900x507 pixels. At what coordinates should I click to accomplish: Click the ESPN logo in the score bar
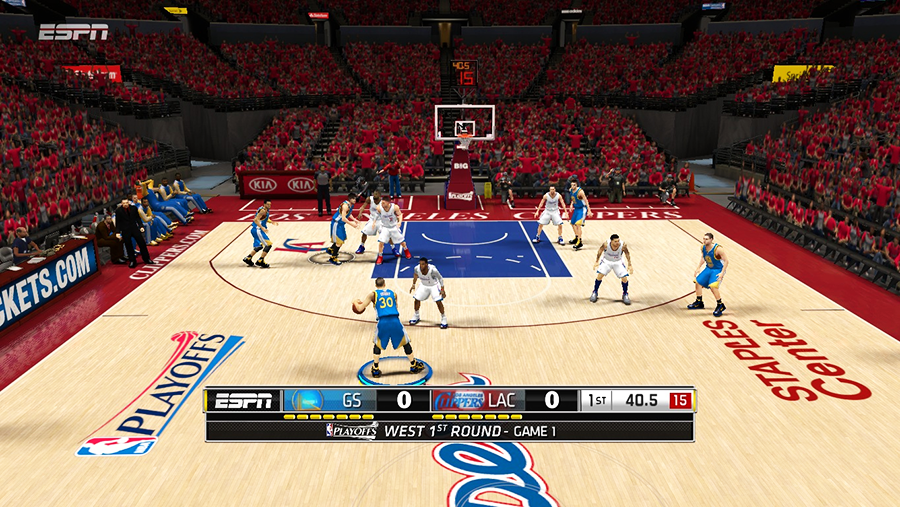coord(244,400)
